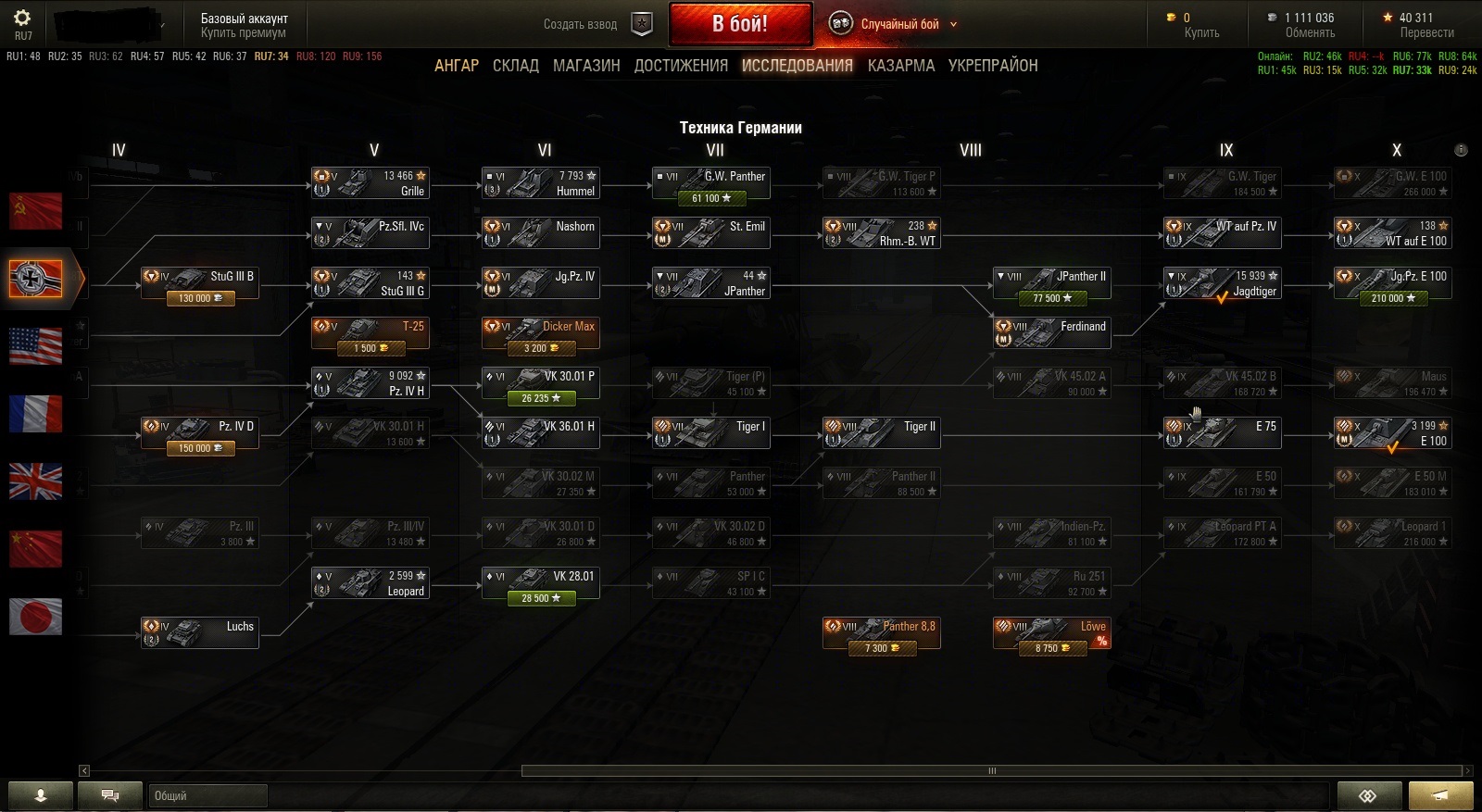Select the Hummel artillery node
The width and height of the screenshot is (1482, 812).
[x=540, y=182]
